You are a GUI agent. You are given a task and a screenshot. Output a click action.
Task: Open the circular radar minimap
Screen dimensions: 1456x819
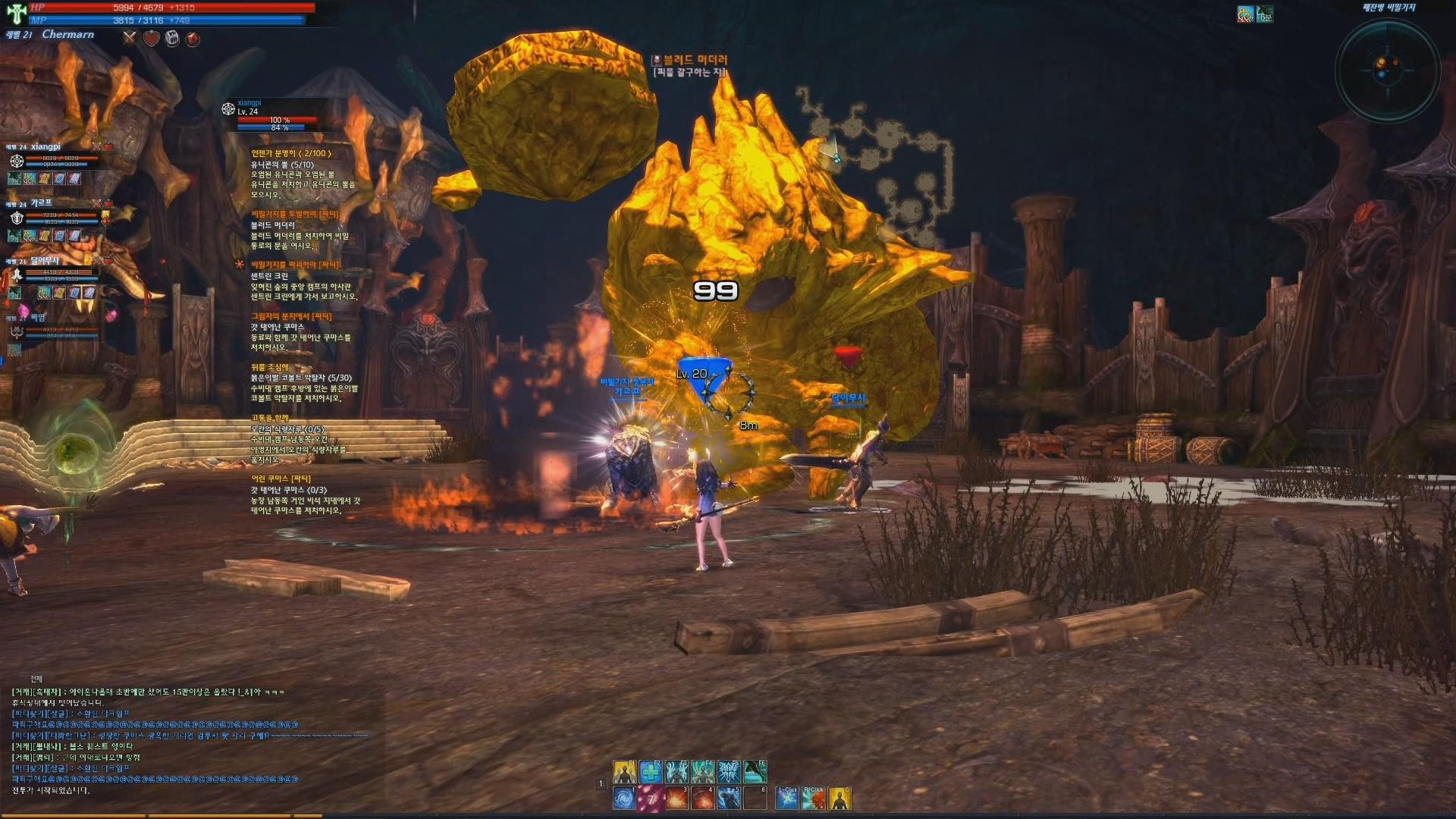pyautogui.click(x=1387, y=69)
